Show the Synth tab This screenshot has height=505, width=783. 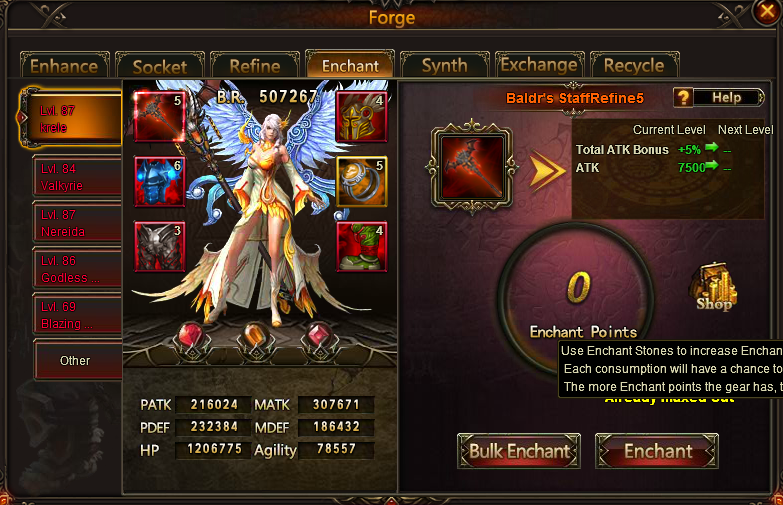point(444,66)
